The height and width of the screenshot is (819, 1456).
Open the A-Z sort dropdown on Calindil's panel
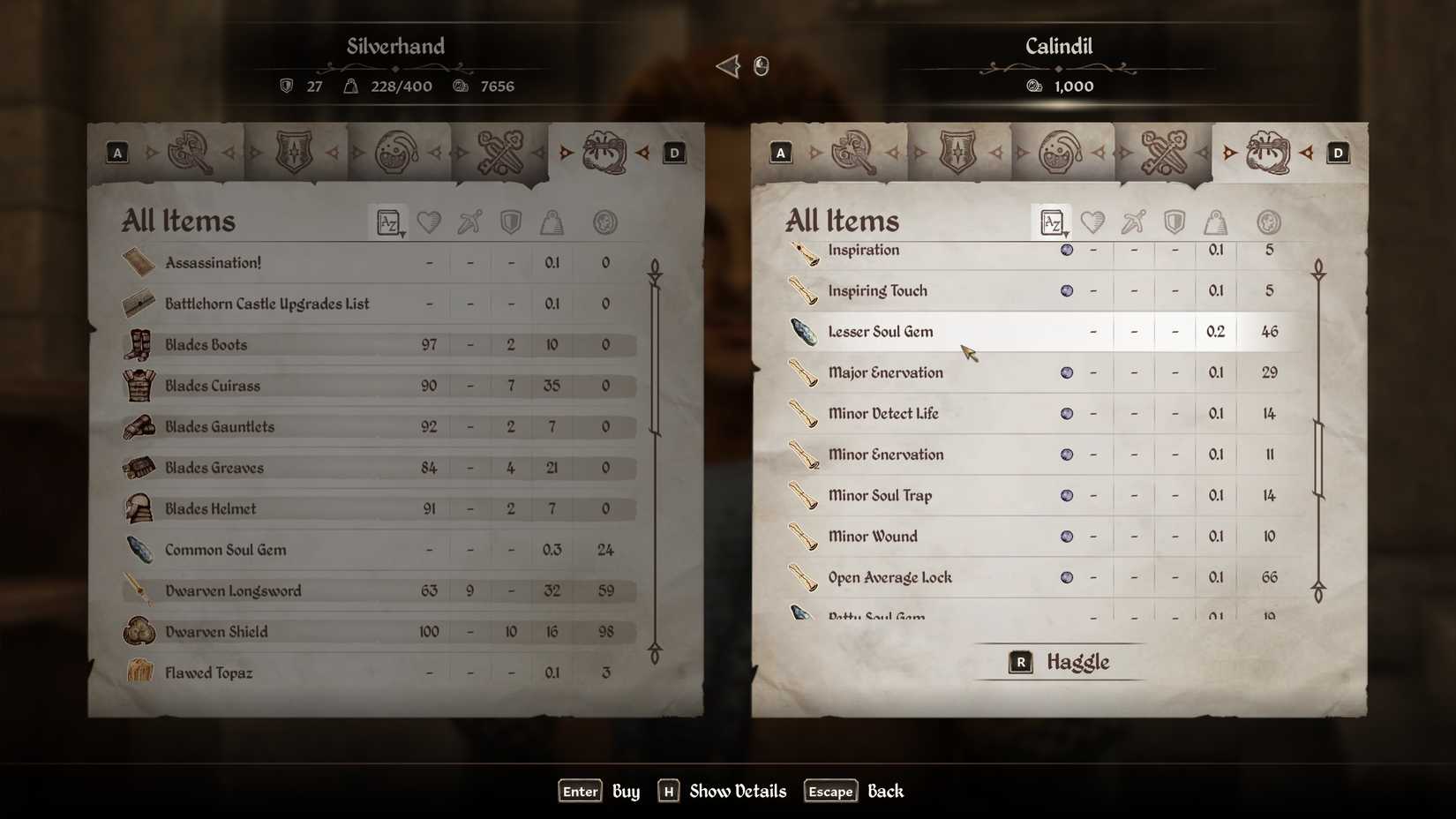1051,222
